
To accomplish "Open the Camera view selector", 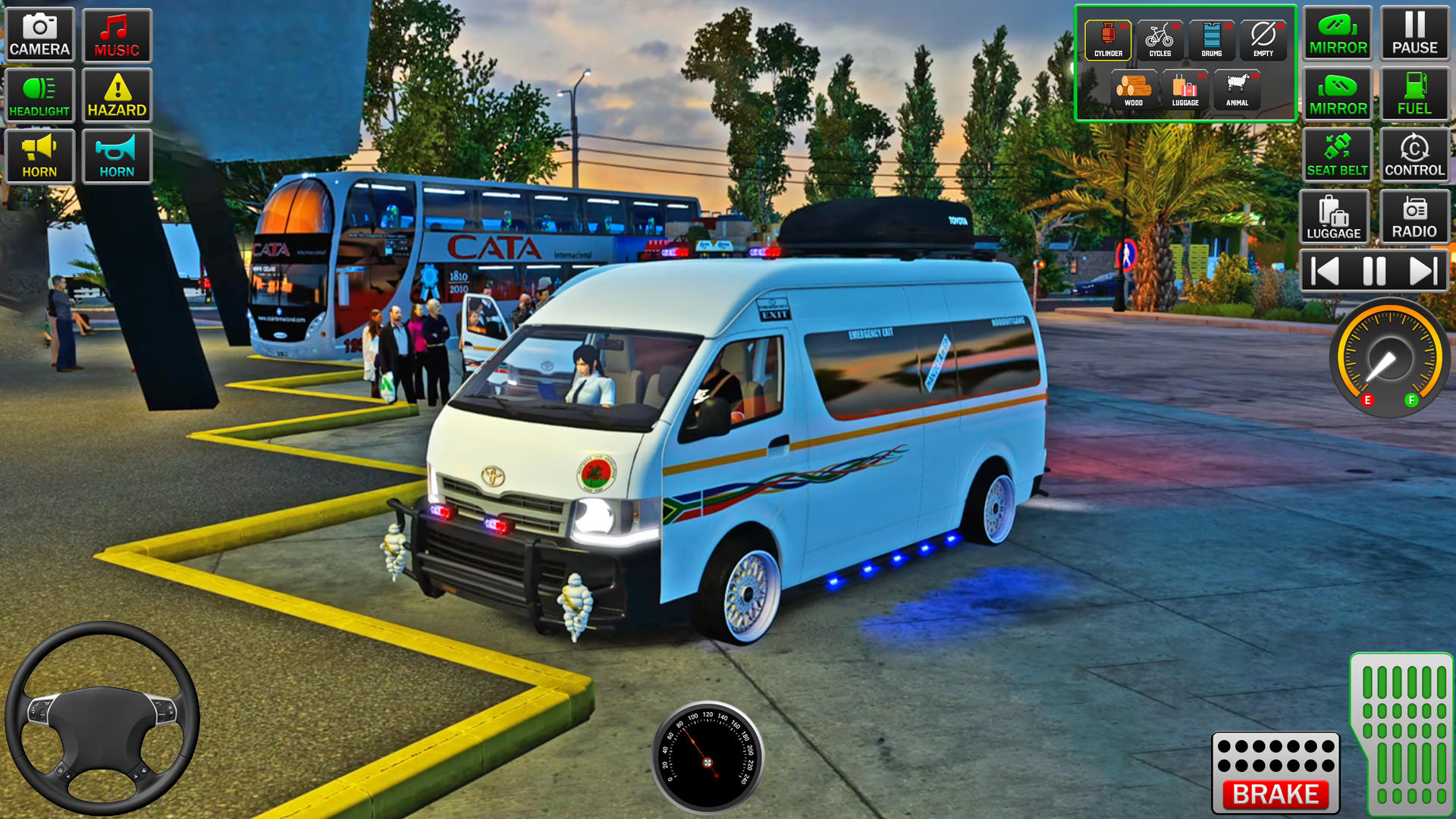I will pos(39,34).
